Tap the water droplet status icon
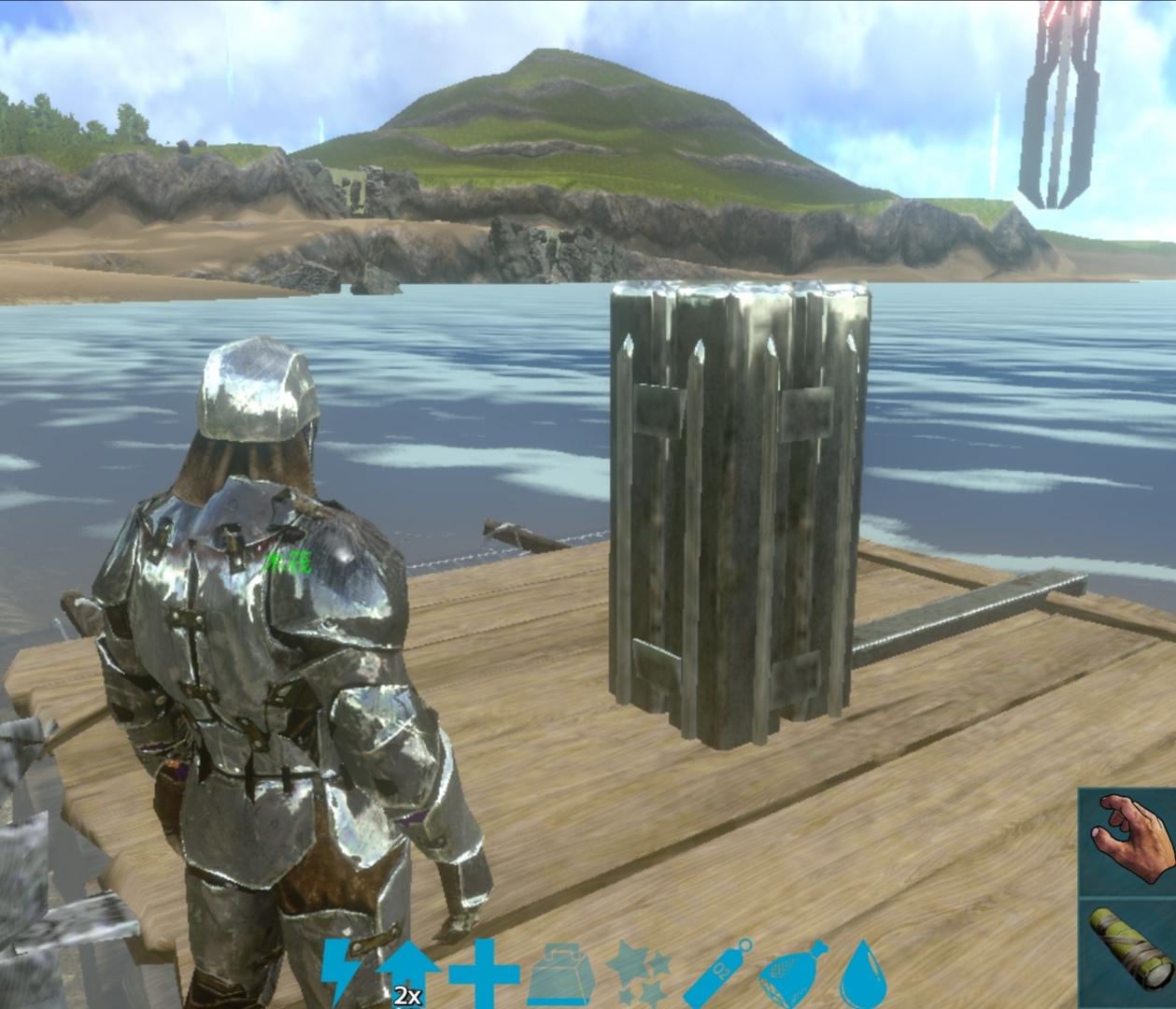1176x1009 pixels. coord(857,973)
